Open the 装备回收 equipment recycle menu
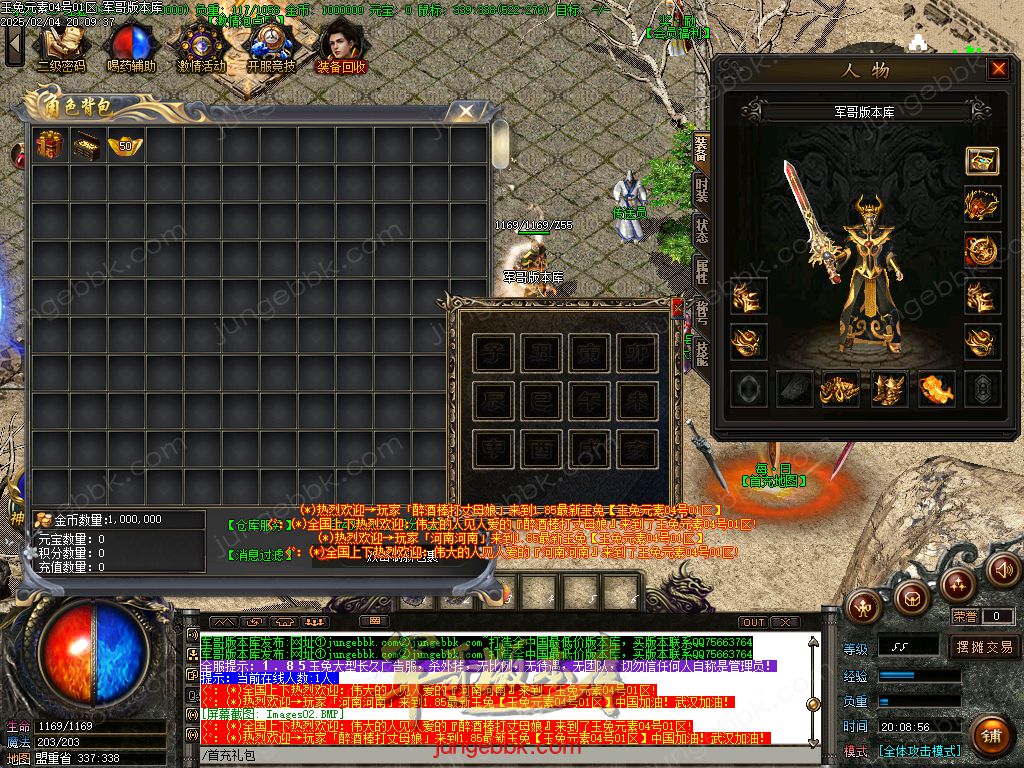 coord(341,46)
